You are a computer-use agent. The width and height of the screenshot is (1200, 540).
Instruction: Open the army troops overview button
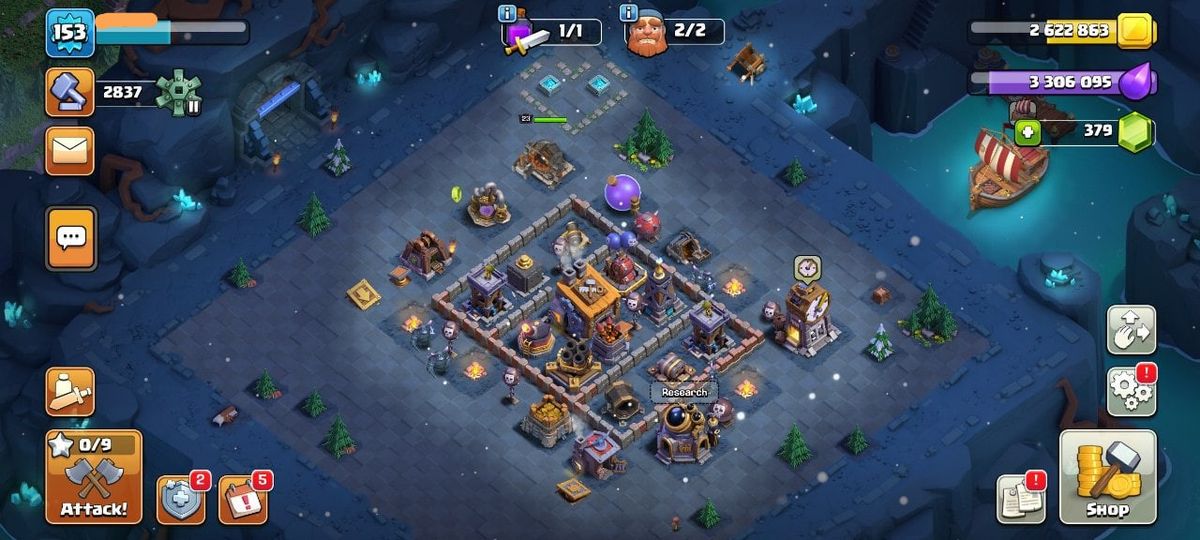coord(70,391)
